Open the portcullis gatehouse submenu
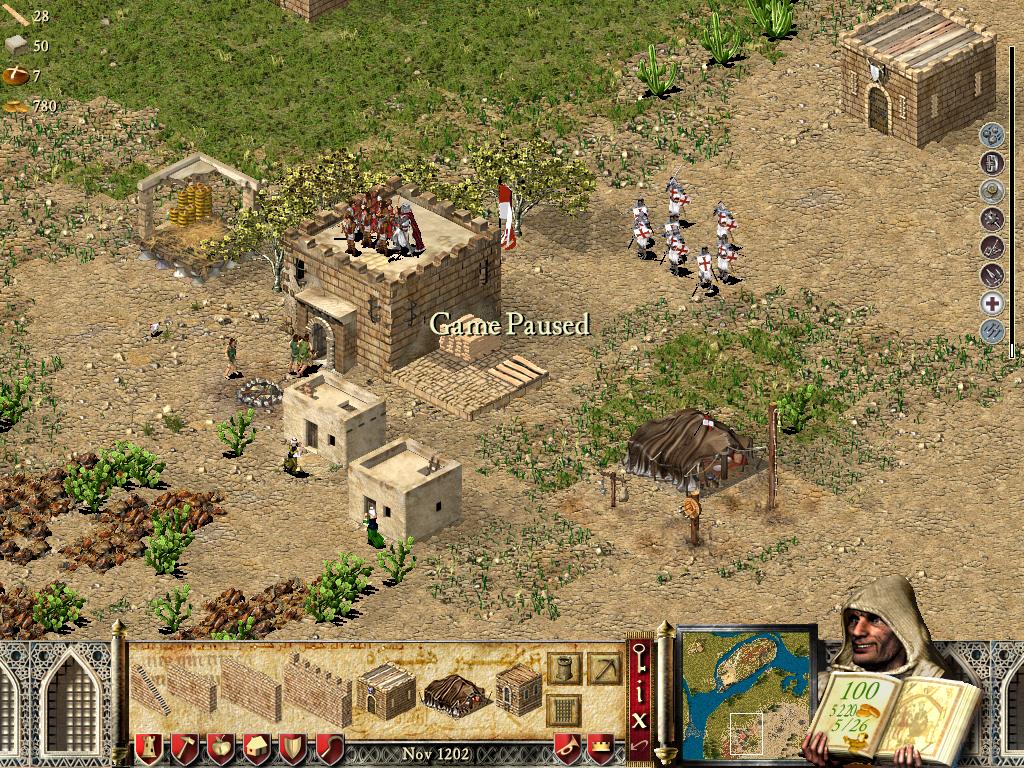Image resolution: width=1024 pixels, height=768 pixels. (563, 708)
